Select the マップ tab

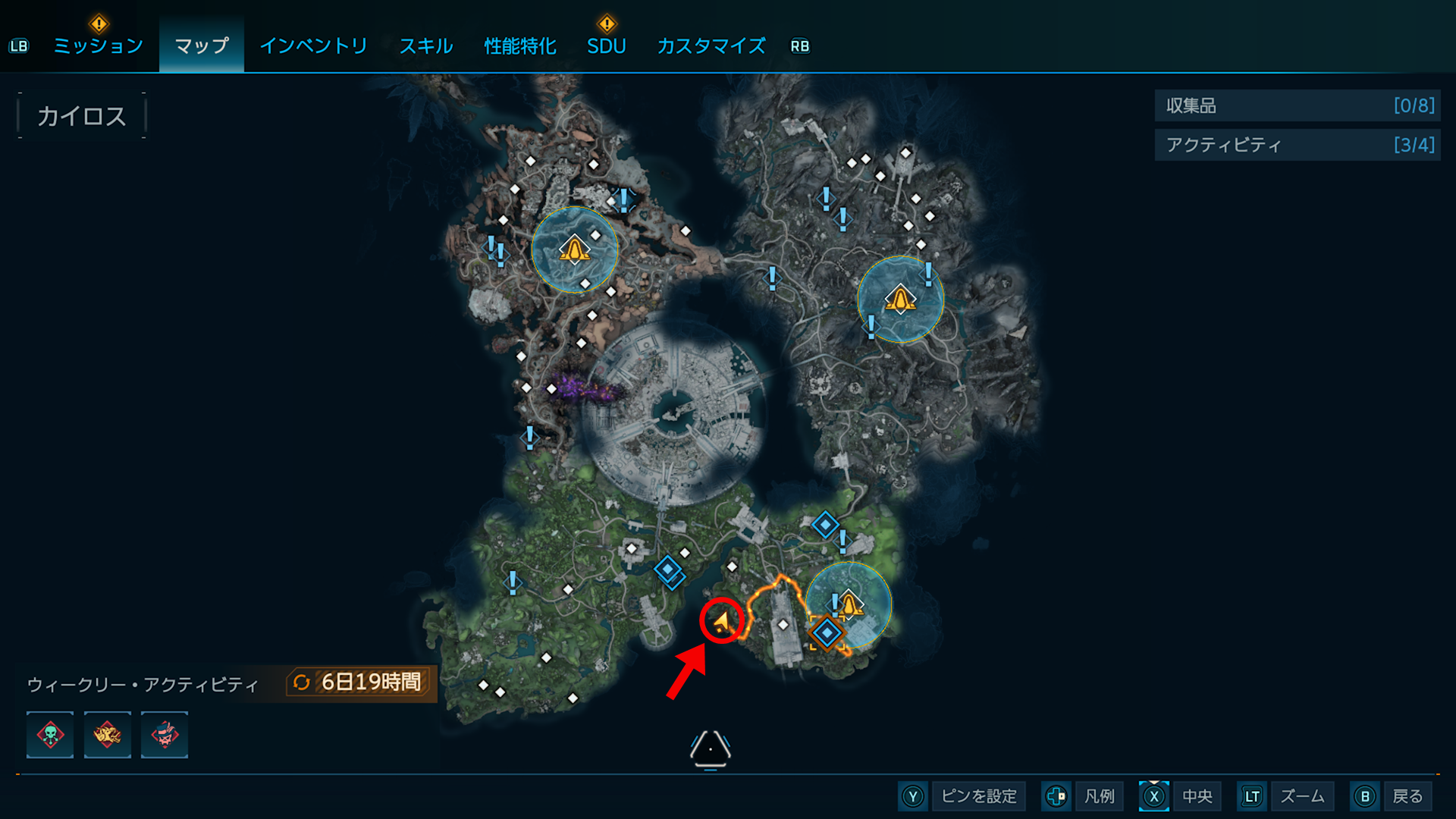pos(202,46)
